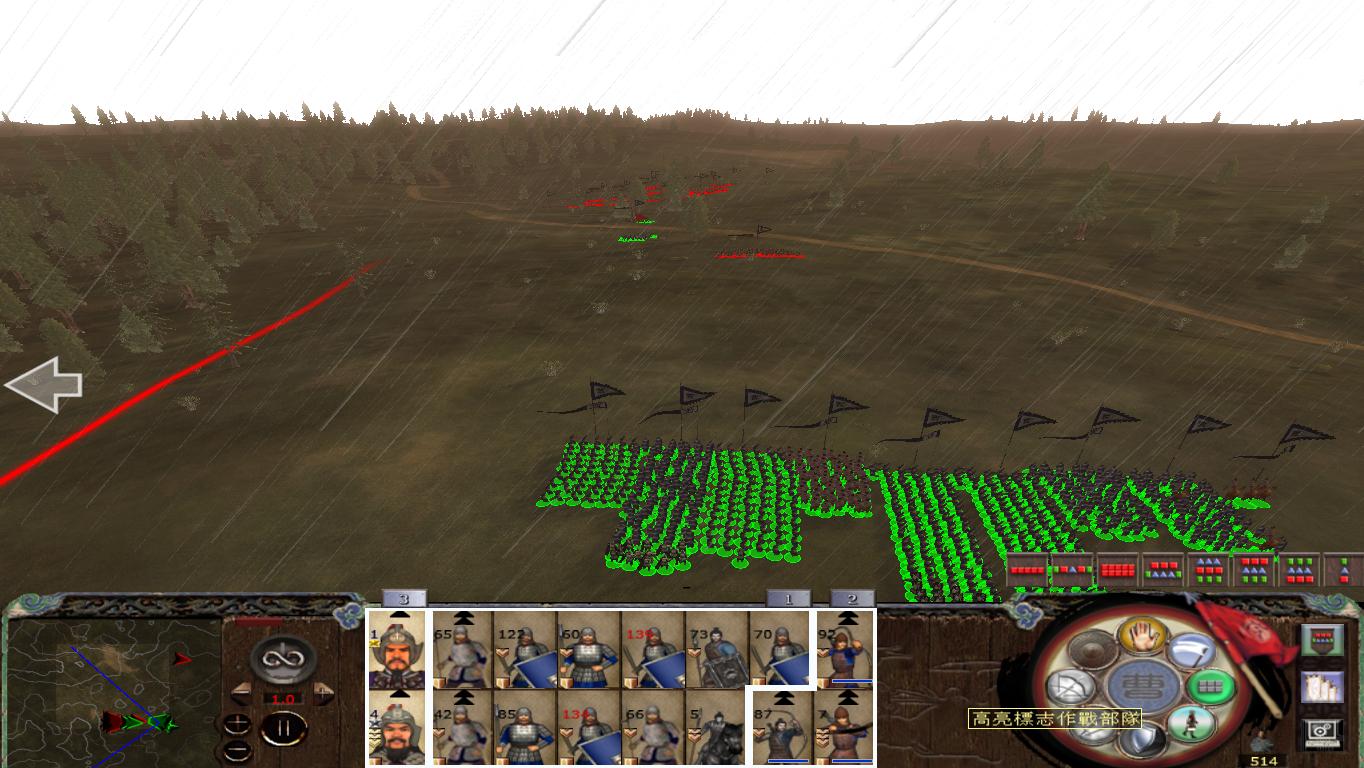This screenshot has width=1364, height=768.
Task: Order halt with the hand icon
Action: pos(1141,637)
